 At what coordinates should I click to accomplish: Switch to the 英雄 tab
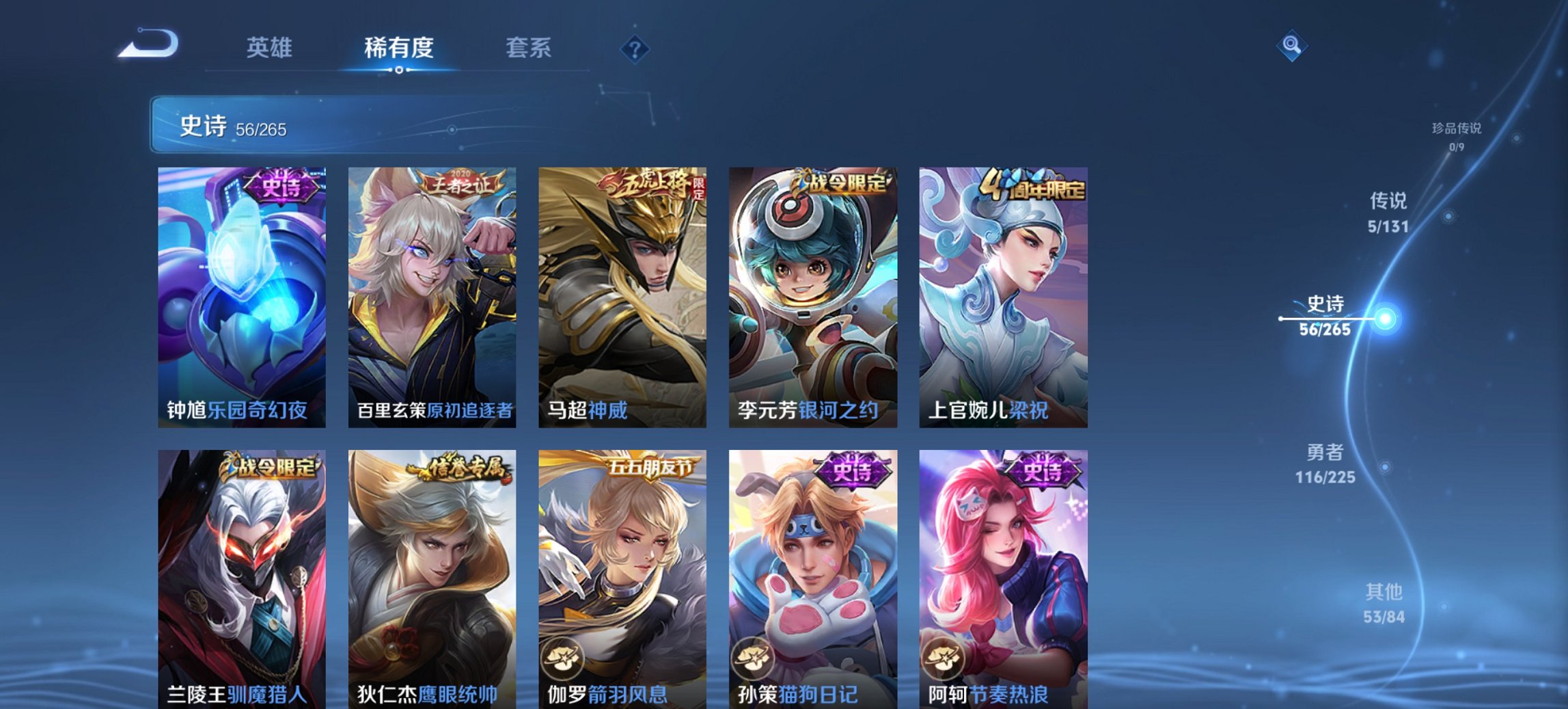(x=271, y=48)
